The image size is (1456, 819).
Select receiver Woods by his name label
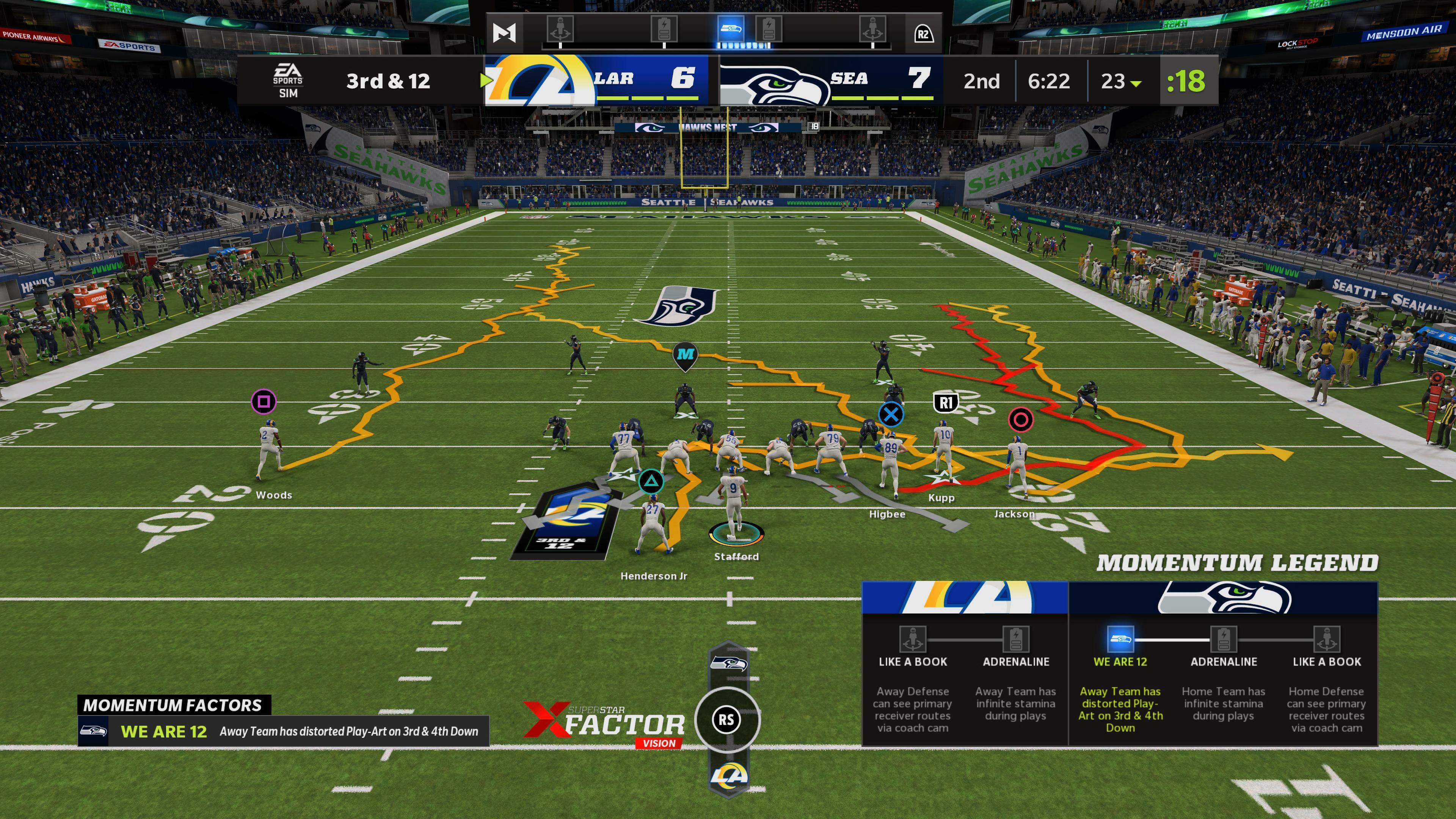click(x=274, y=495)
